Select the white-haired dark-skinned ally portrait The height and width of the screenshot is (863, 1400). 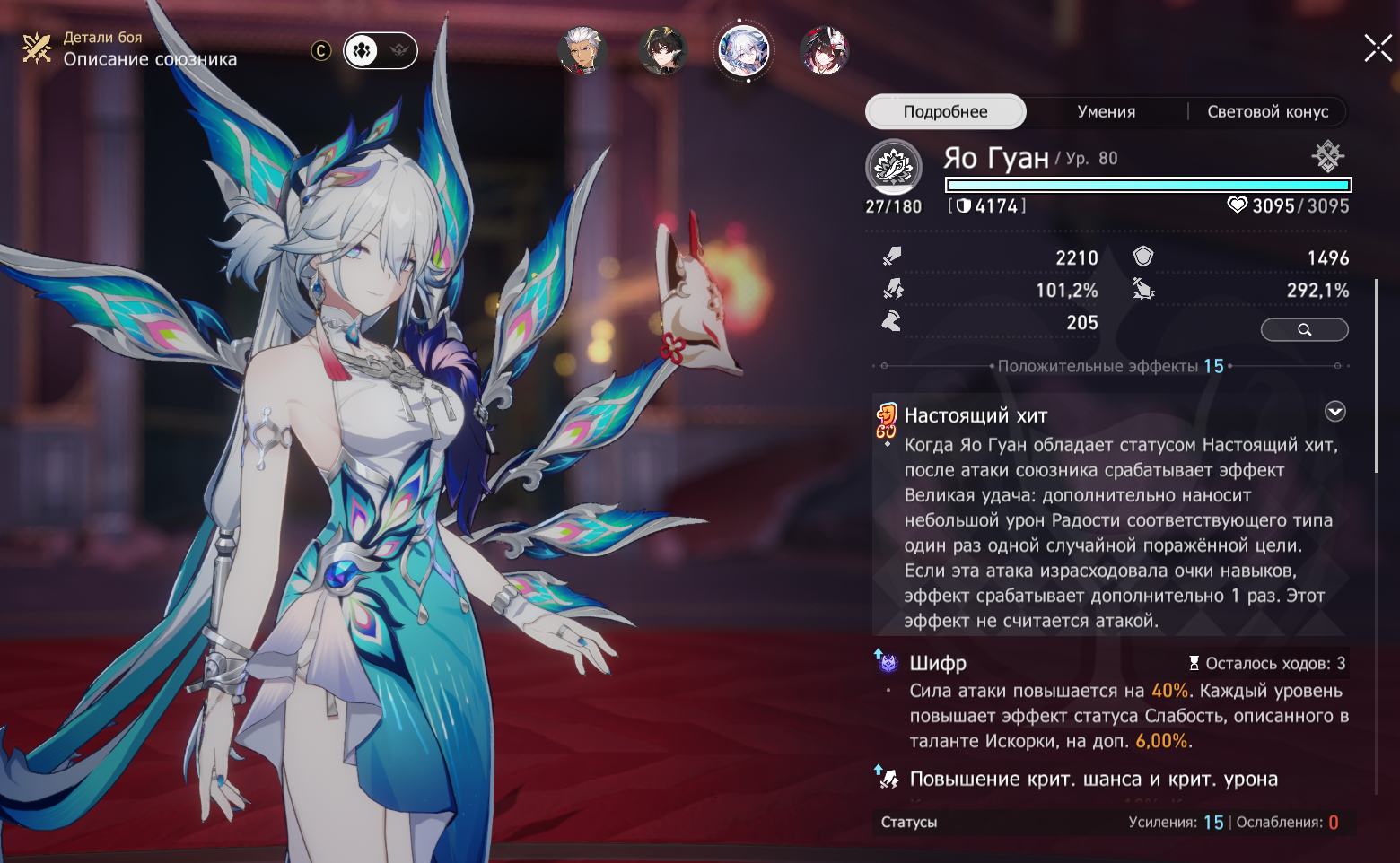tap(582, 50)
